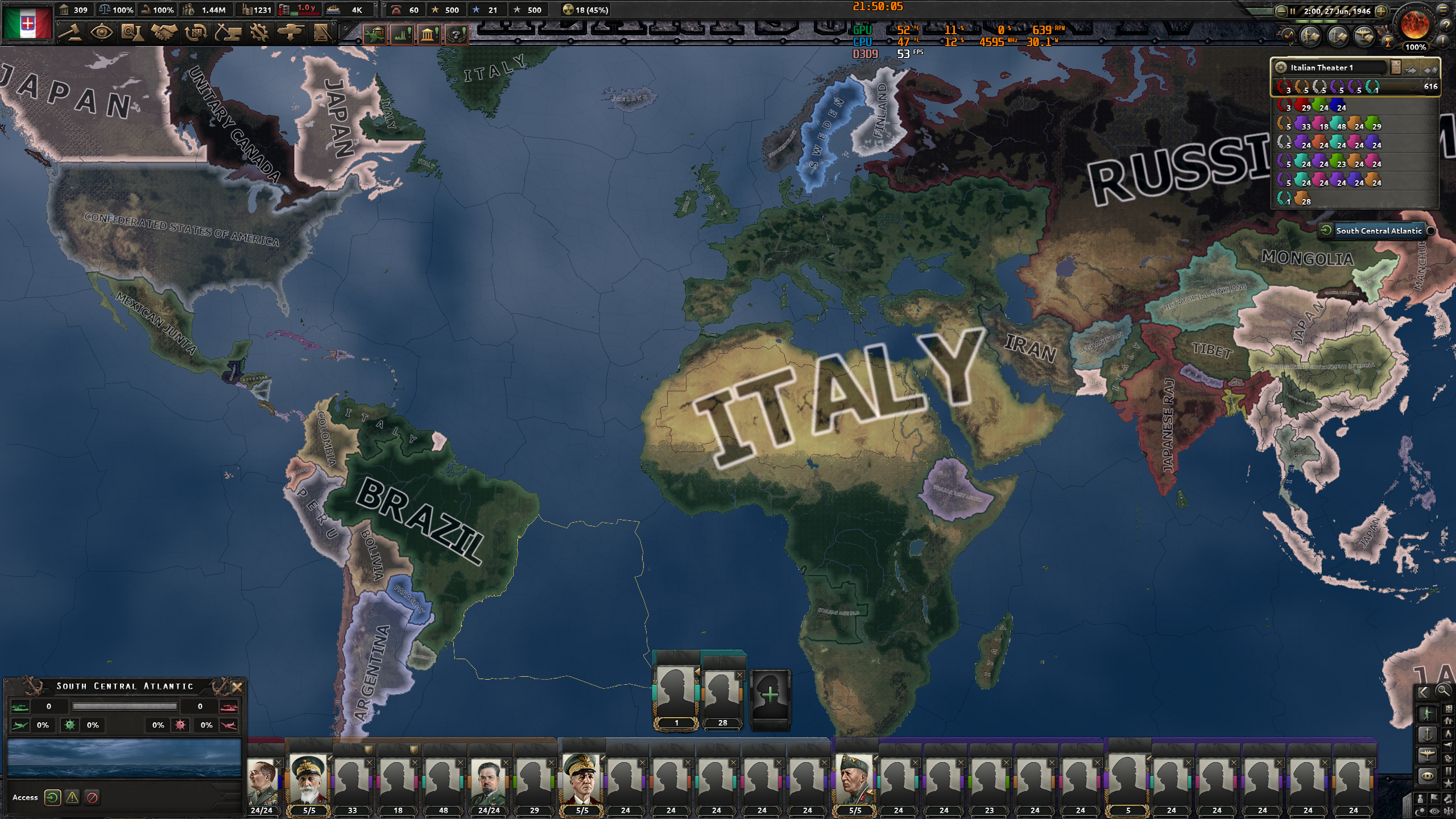
Task: Open the Intelligence eye icon at top left
Action: (x=101, y=34)
